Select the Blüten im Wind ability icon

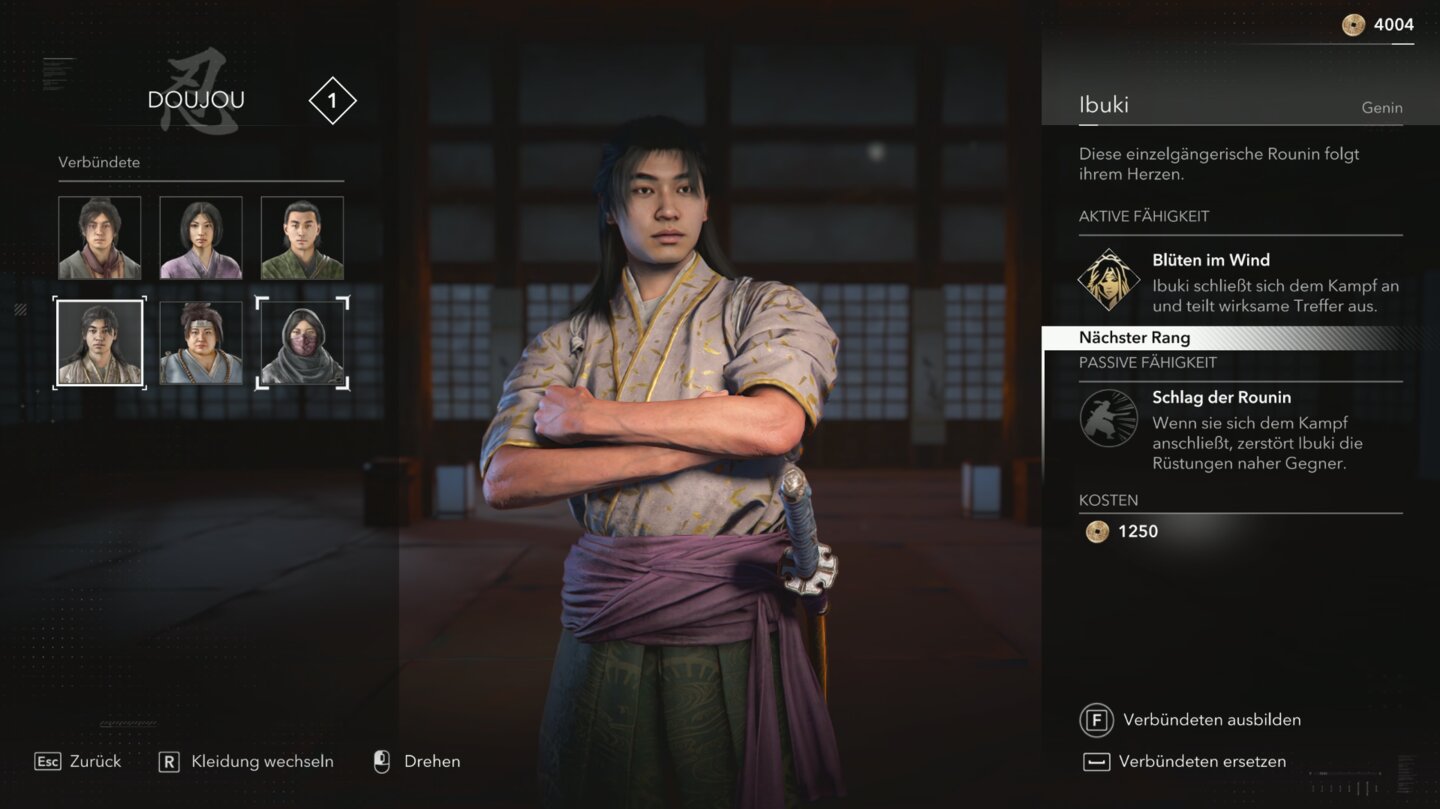click(1109, 280)
